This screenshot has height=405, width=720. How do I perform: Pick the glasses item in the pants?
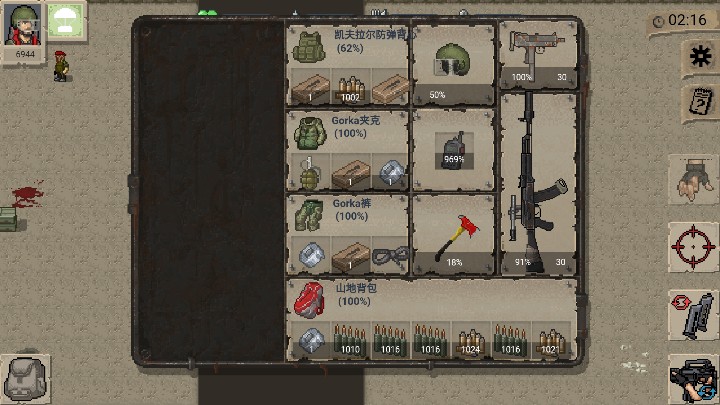(x=388, y=257)
